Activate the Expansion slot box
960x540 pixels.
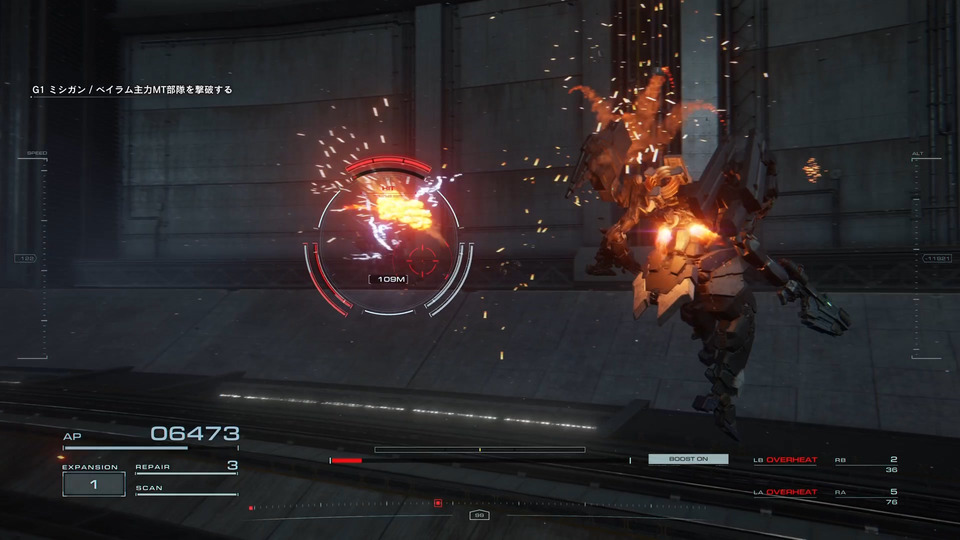point(93,484)
